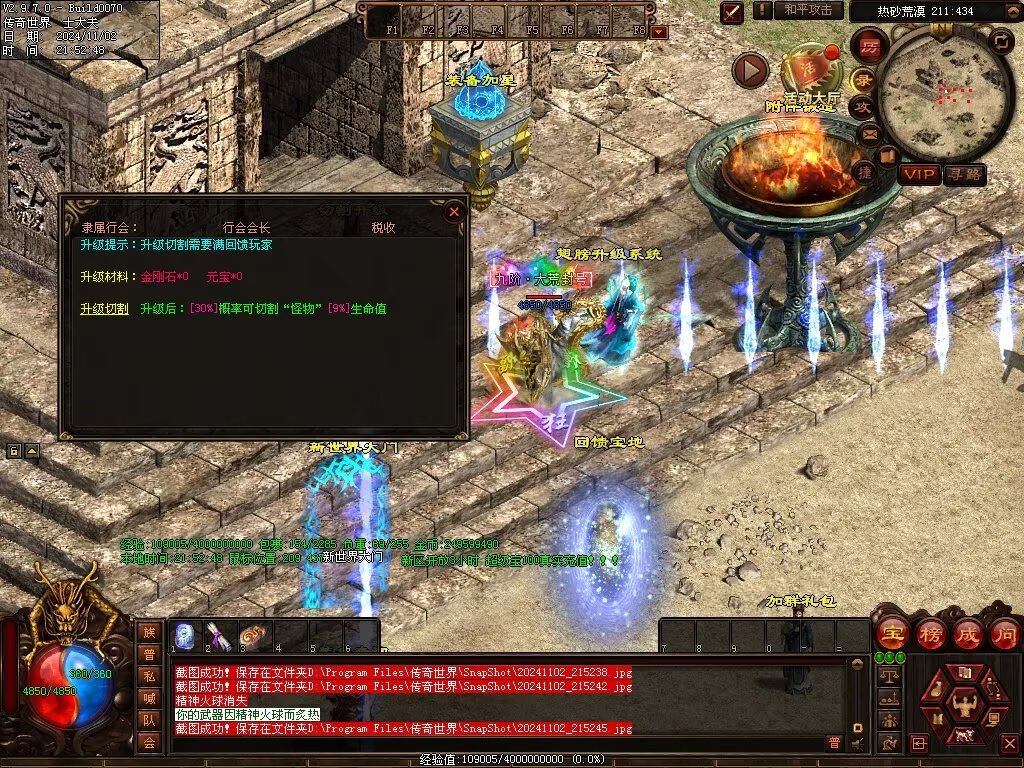
Task: Open the mail envelope icon
Action: pyautogui.click(x=869, y=133)
